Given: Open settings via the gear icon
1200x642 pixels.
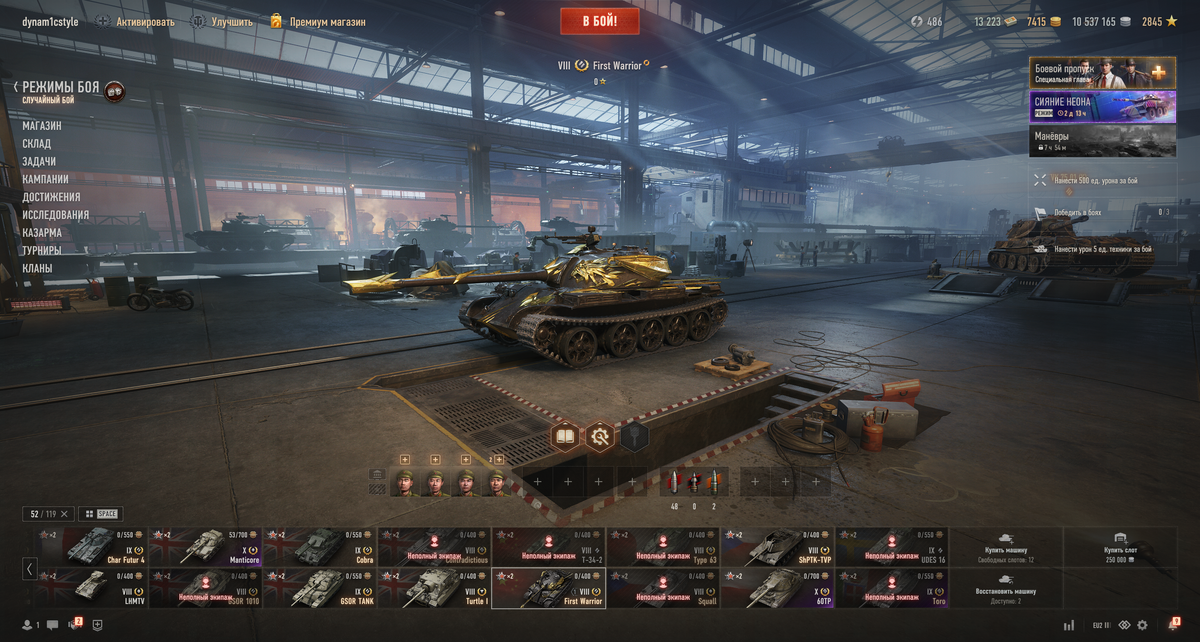Looking at the screenshot, I should [1142, 625].
